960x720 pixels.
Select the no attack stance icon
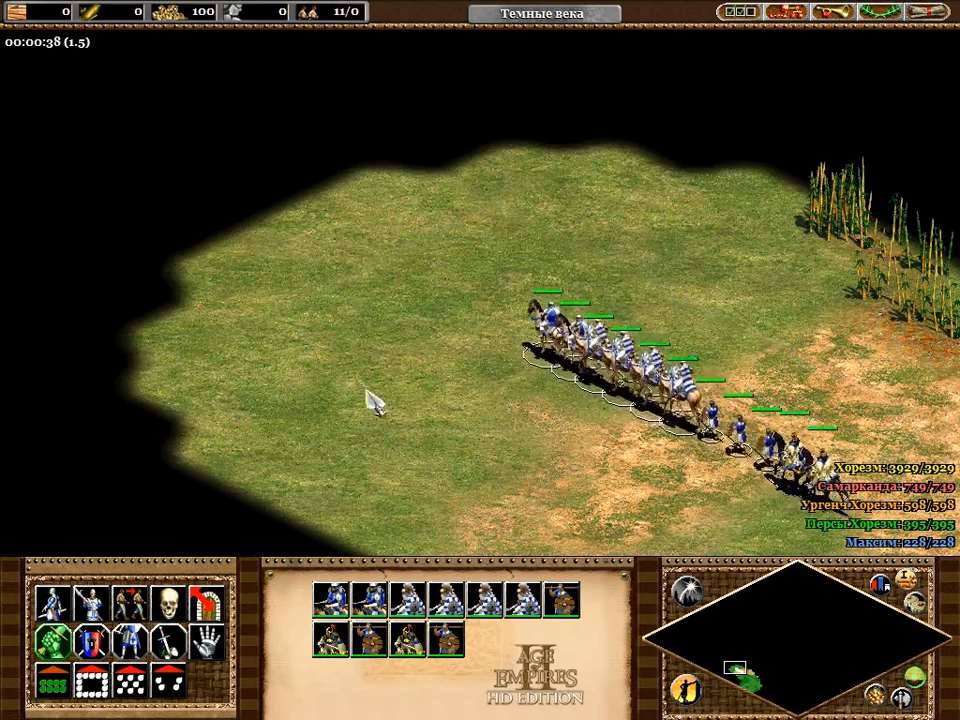(x=167, y=642)
